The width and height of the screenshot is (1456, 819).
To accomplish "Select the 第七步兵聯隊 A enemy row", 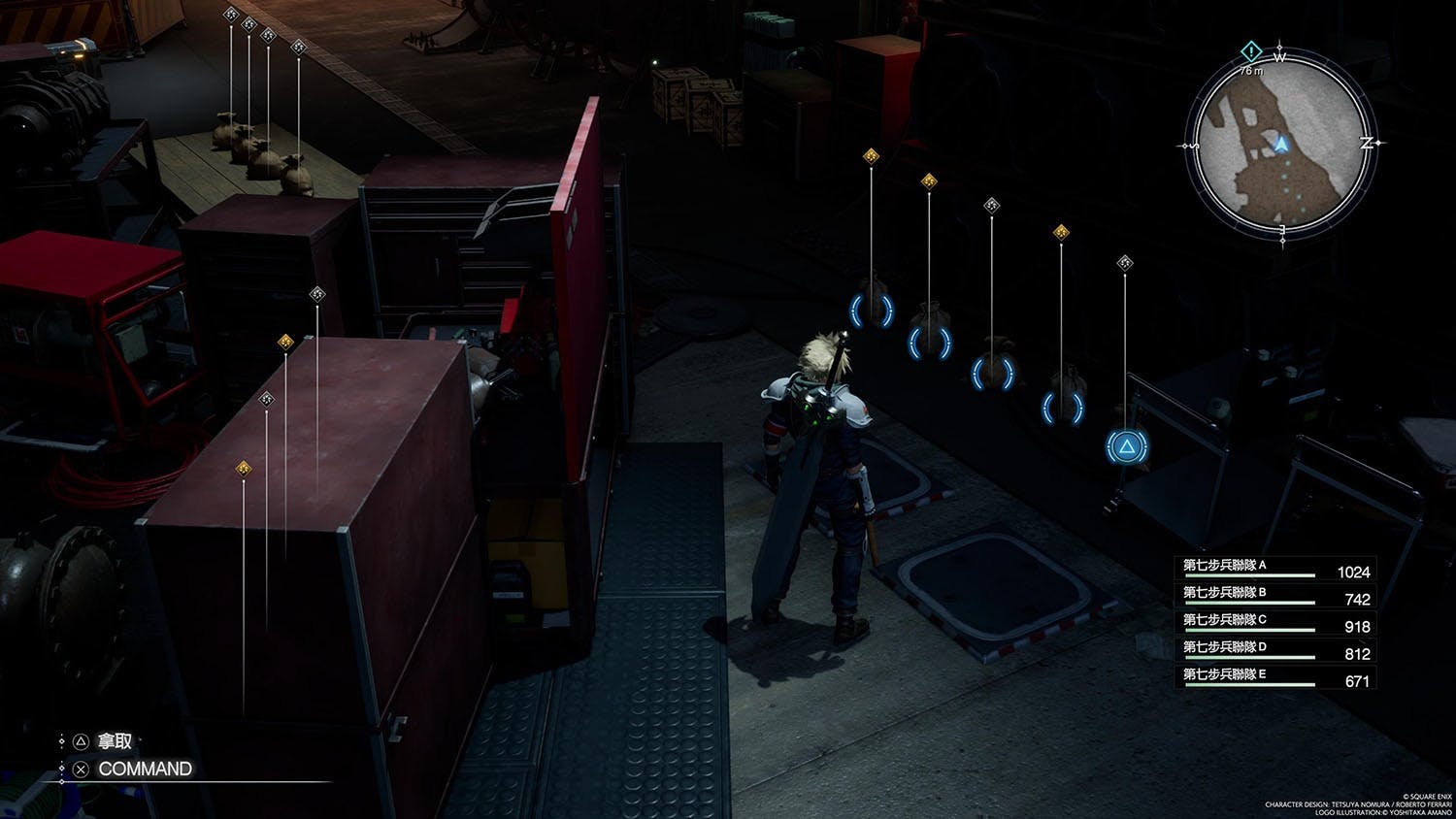I will pos(1275,569).
